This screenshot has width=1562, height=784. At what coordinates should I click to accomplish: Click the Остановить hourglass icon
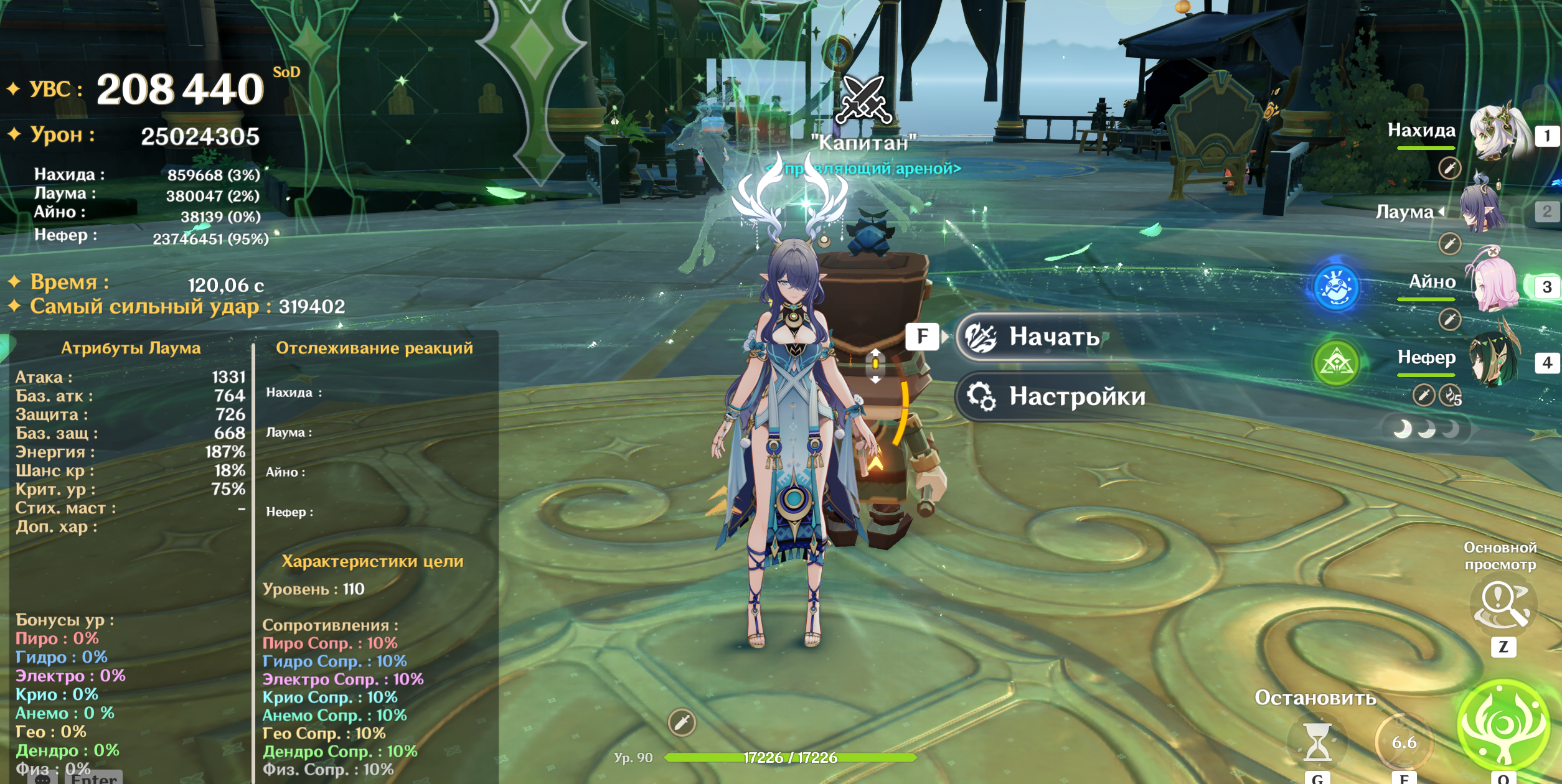click(x=1317, y=742)
